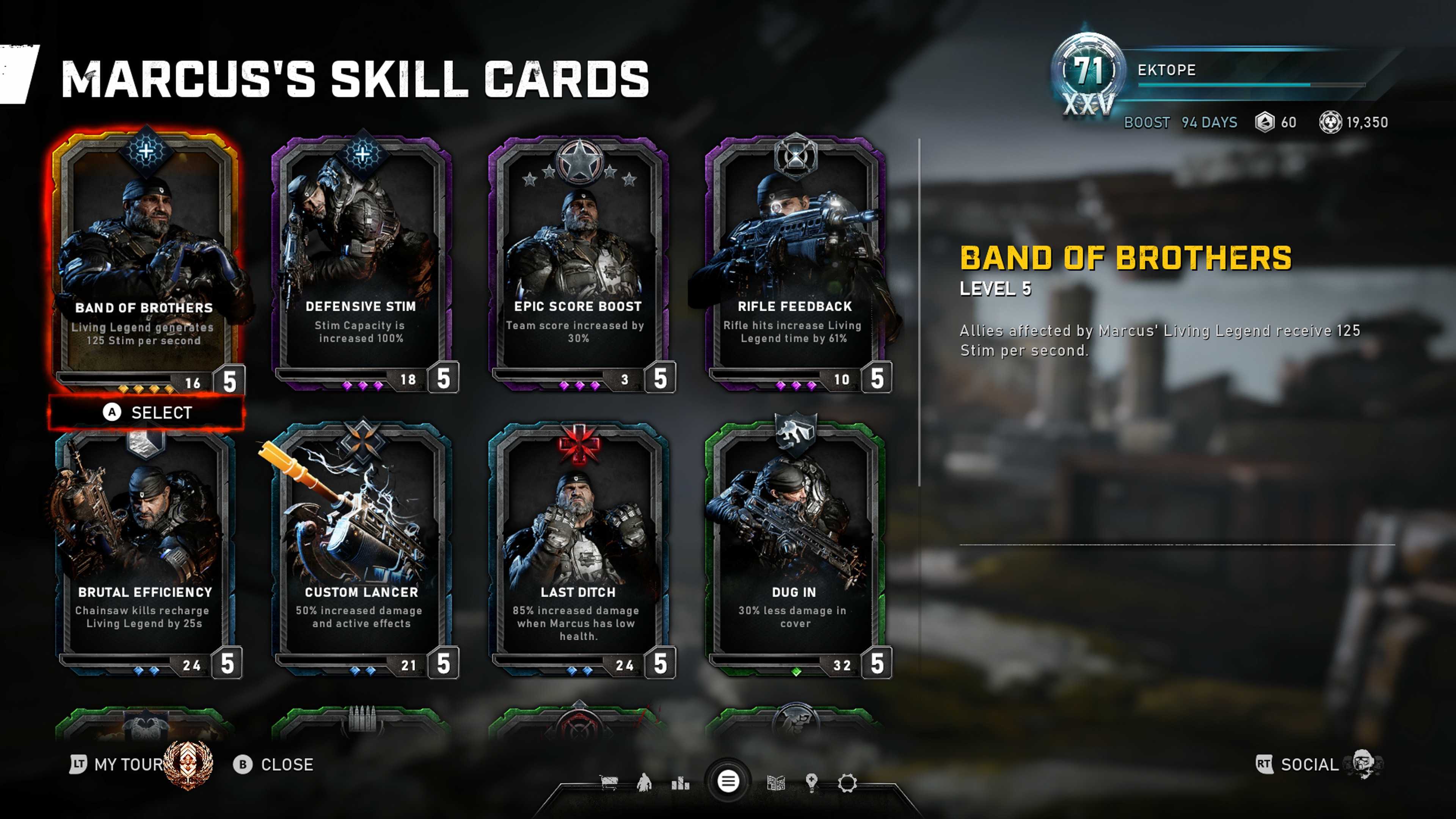The height and width of the screenshot is (819, 1456).
Task: Open the EKTOPE player profile banner
Action: [x=1221, y=71]
